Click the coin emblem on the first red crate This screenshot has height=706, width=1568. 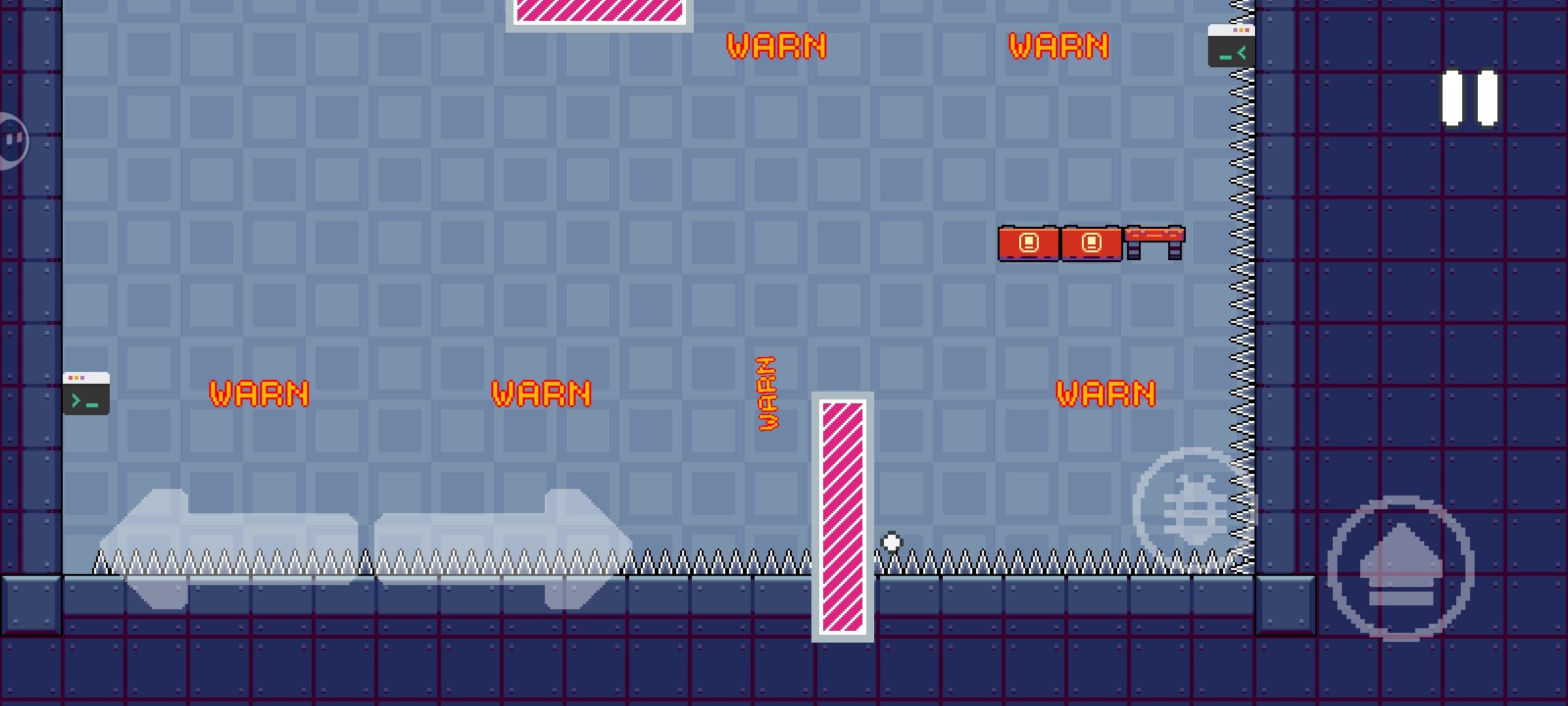[1030, 242]
